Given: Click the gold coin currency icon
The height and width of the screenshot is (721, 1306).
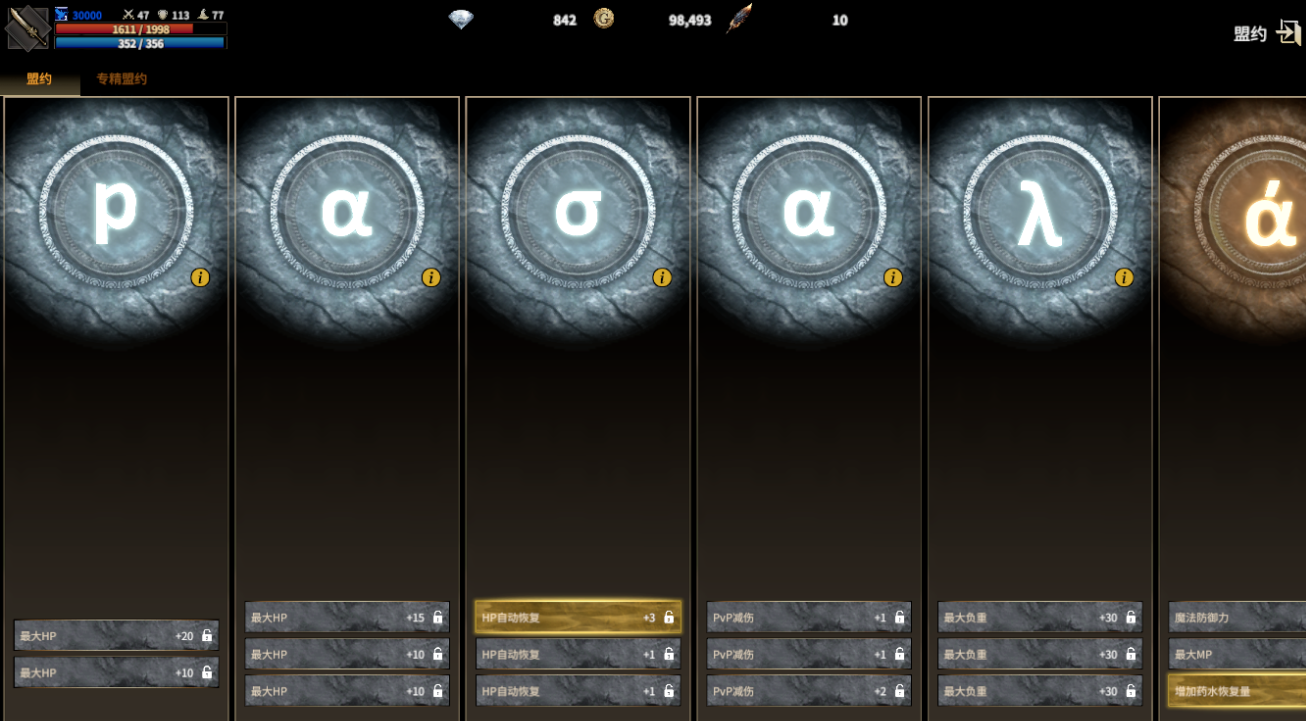Looking at the screenshot, I should click(x=603, y=19).
